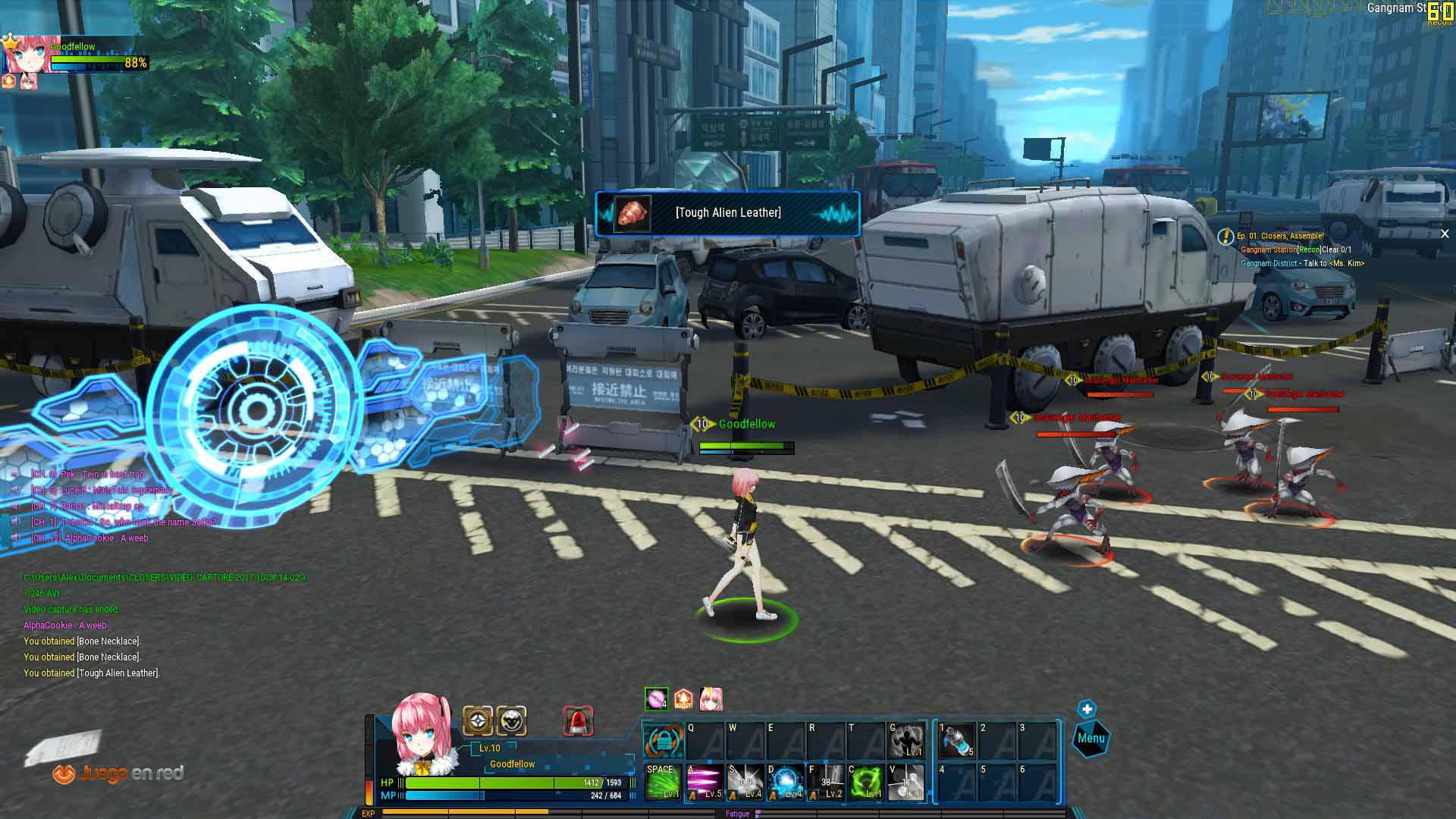Viewport: 1456px width, 819px height.
Task: Click the red siren alarm icon
Action: click(x=578, y=720)
